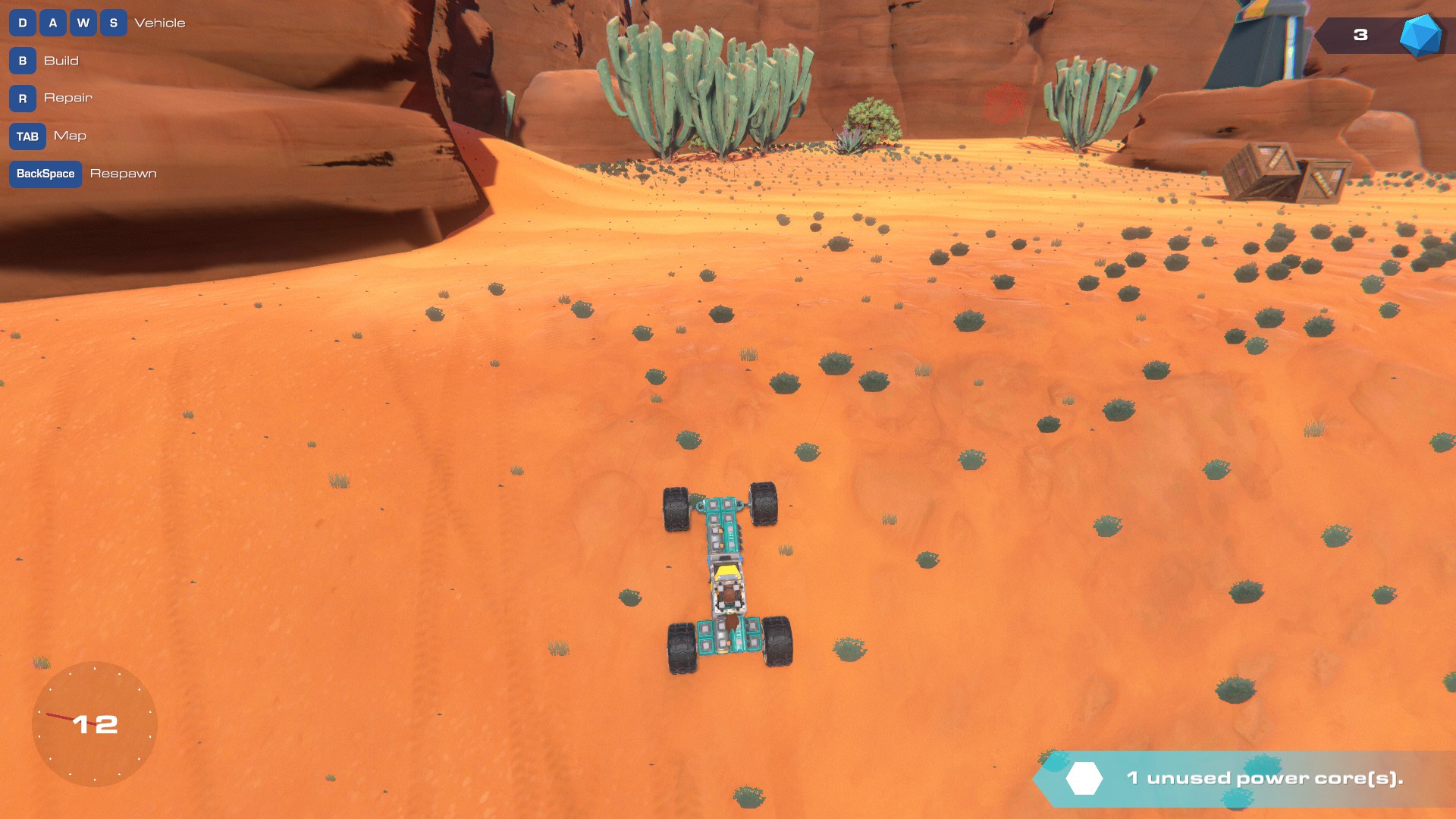Click the blue crystal resource icon showing 3

click(1420, 35)
